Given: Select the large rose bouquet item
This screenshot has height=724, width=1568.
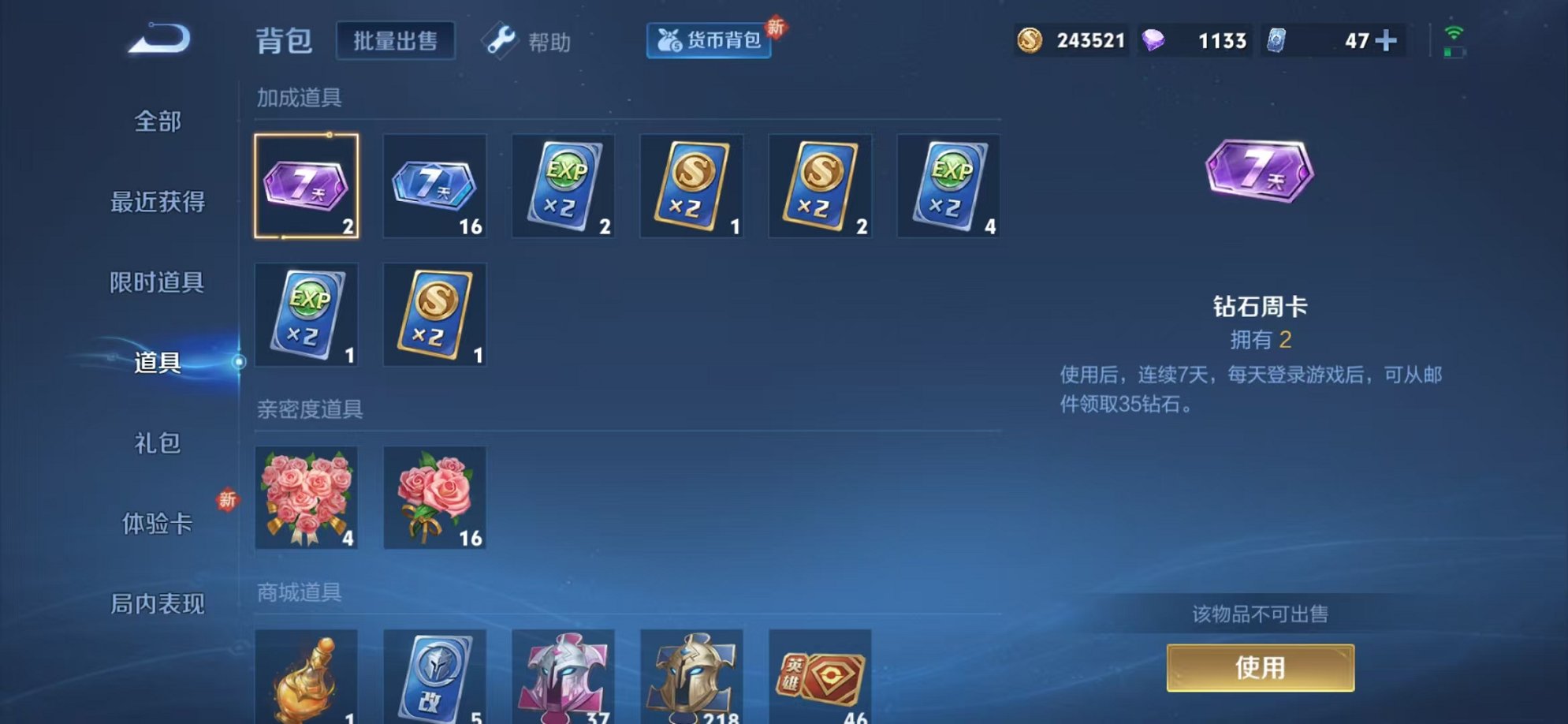Looking at the screenshot, I should click(307, 497).
